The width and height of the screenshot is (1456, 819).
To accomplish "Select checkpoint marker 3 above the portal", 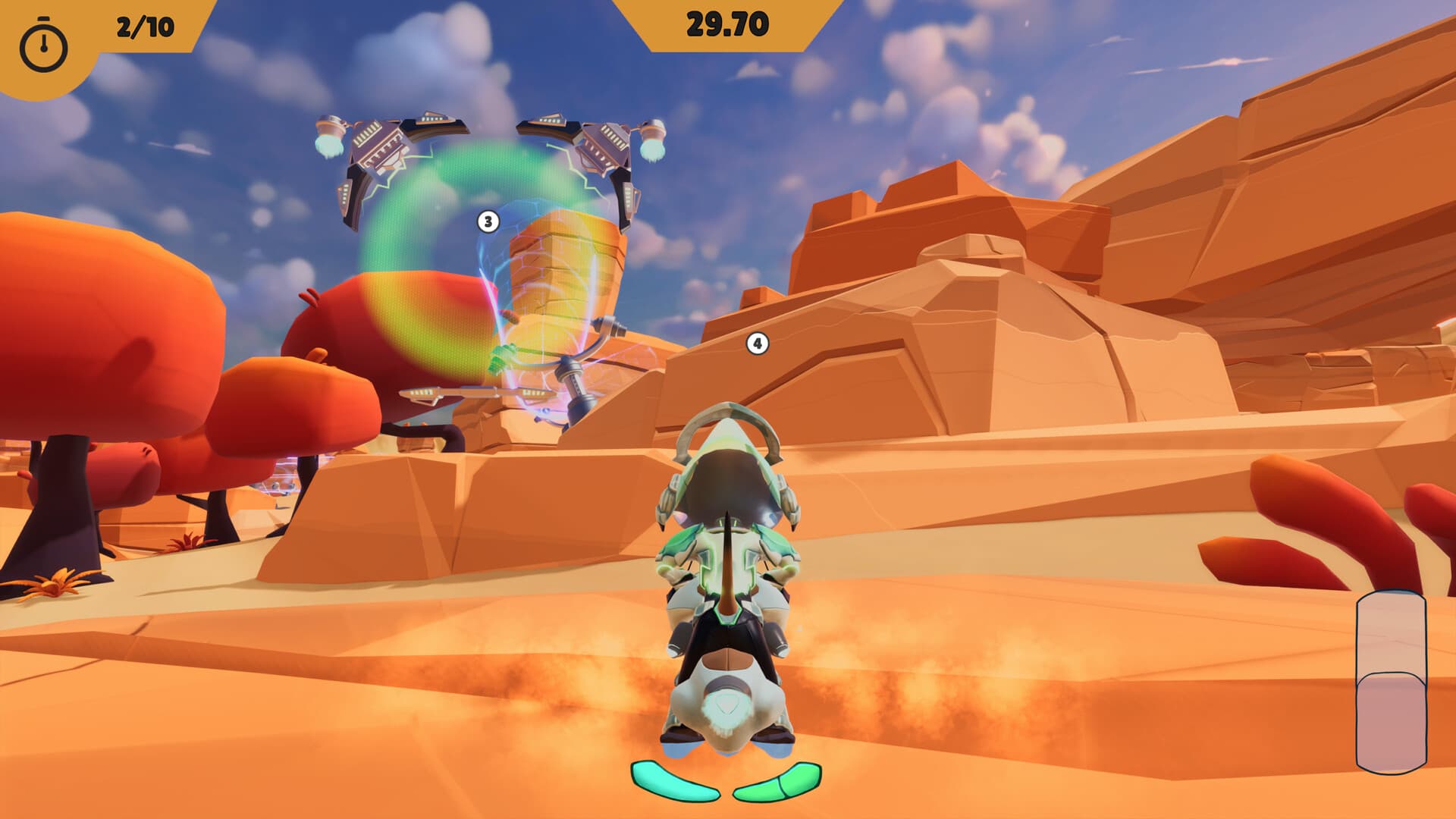I will tap(488, 222).
